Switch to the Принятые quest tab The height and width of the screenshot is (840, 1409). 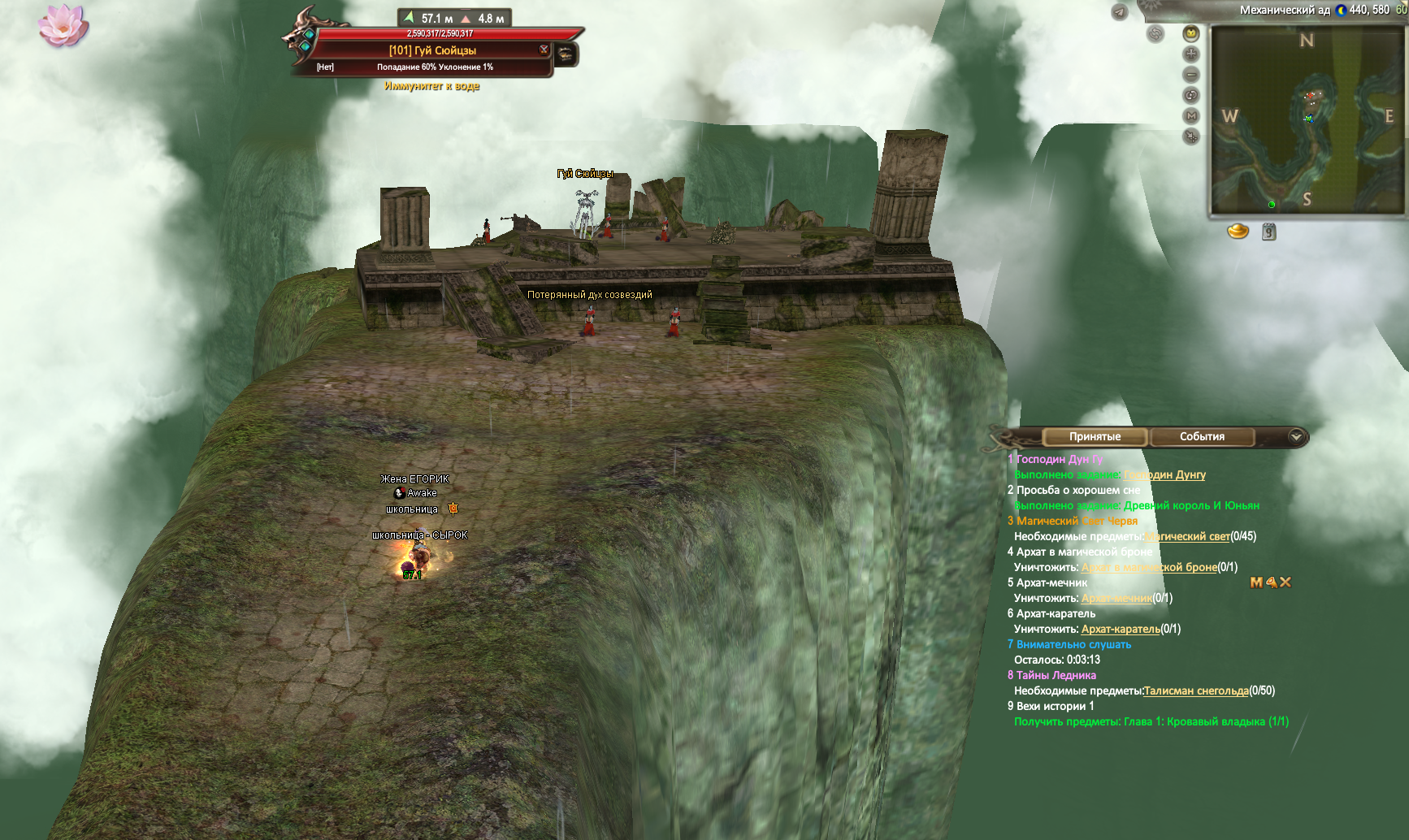click(1095, 437)
